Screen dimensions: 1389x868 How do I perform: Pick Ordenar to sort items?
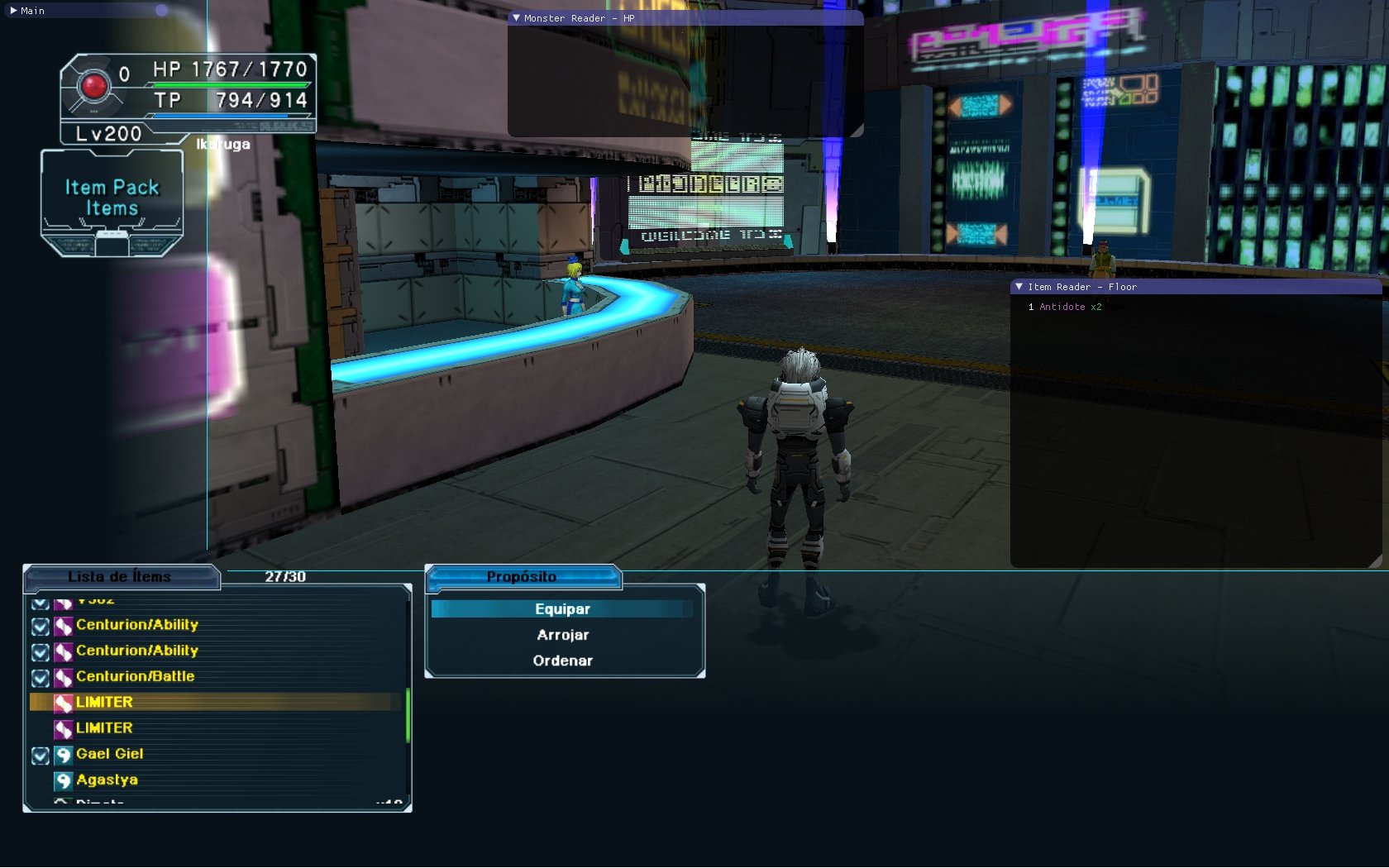point(562,661)
